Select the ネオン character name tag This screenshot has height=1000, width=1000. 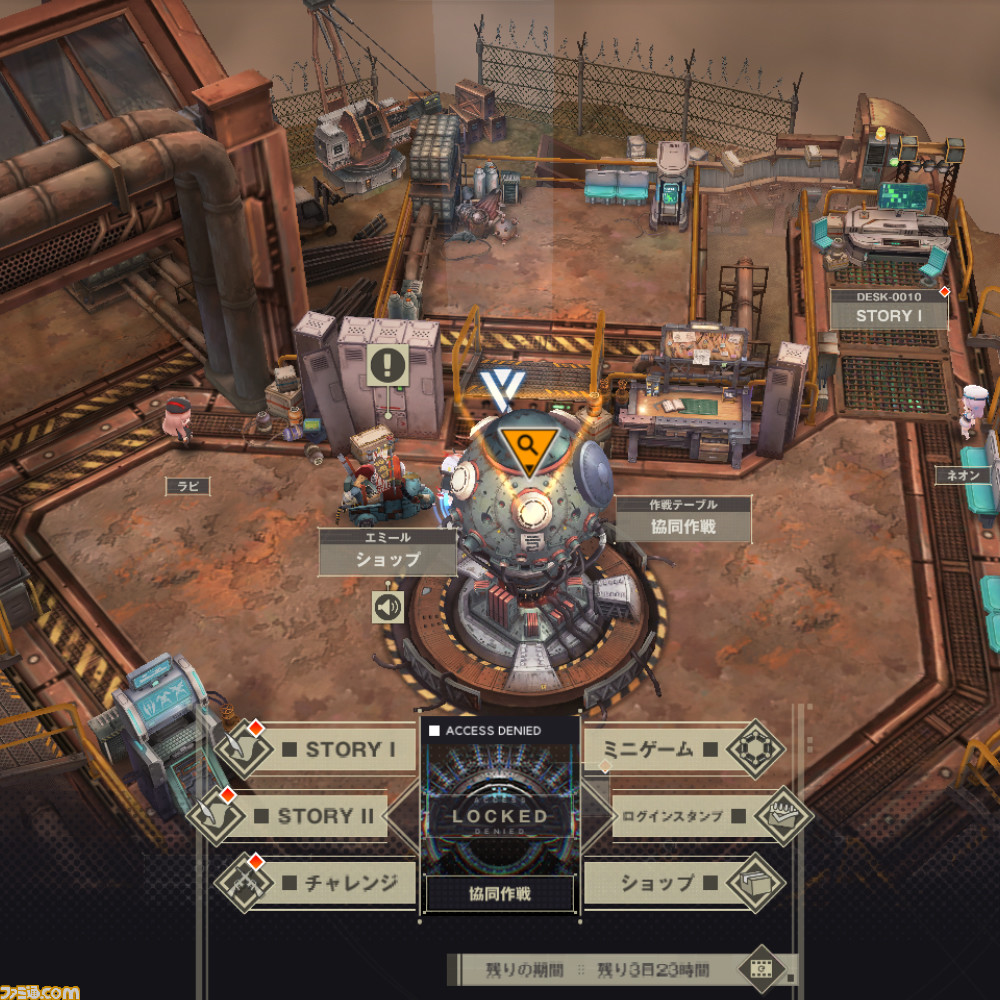962,477
